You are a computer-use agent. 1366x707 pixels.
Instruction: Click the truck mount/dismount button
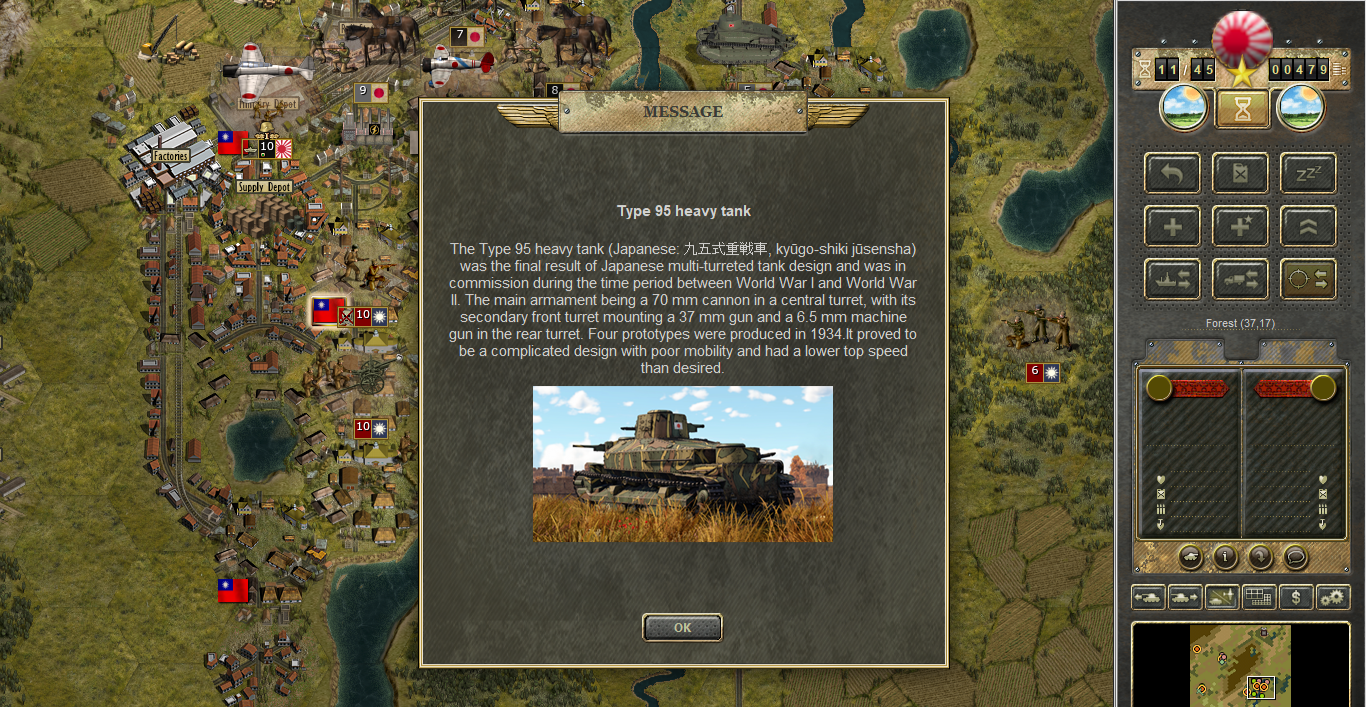tap(1241, 280)
